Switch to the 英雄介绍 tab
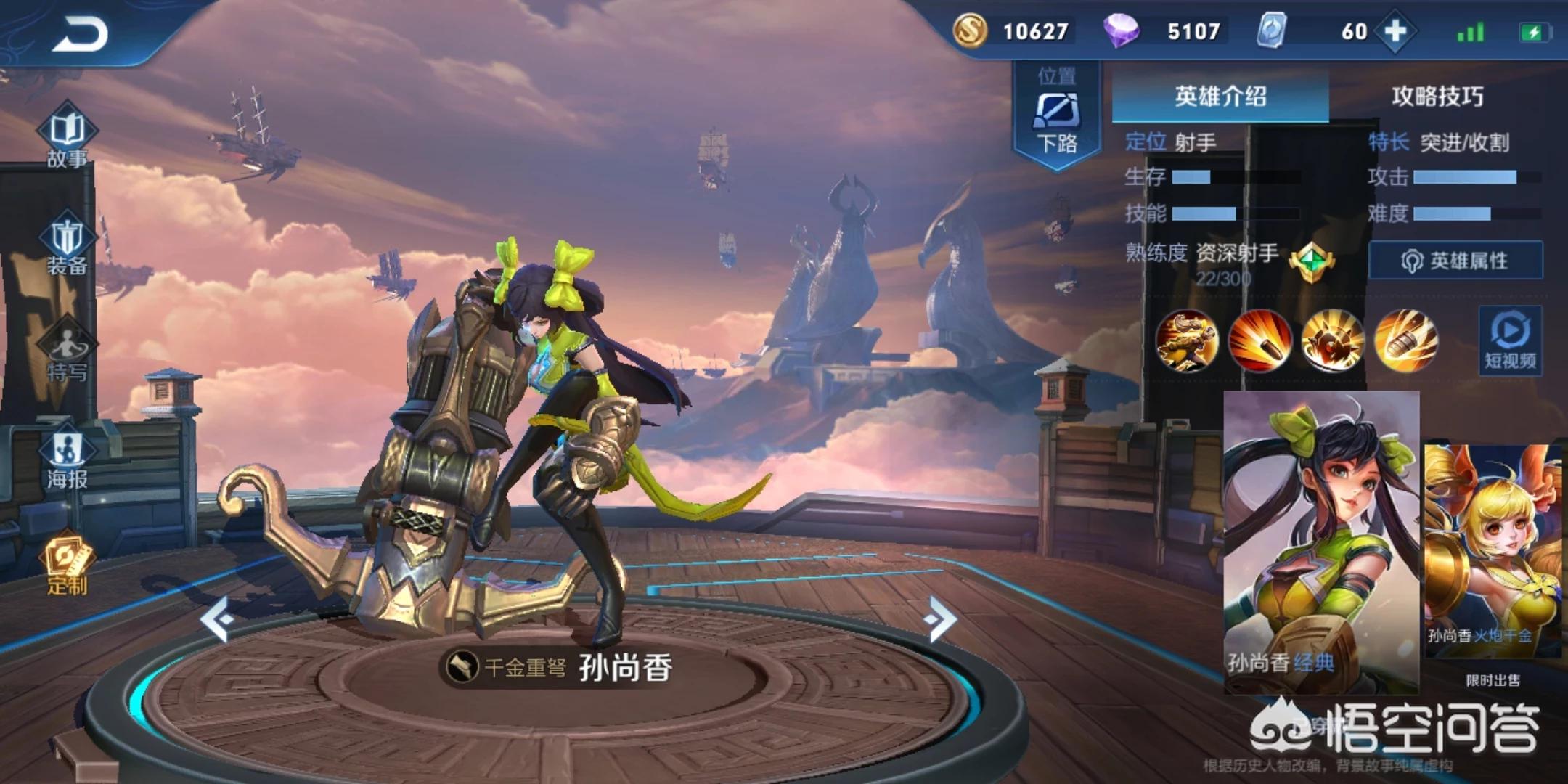Screen dimensions: 1568x784 [1220, 97]
